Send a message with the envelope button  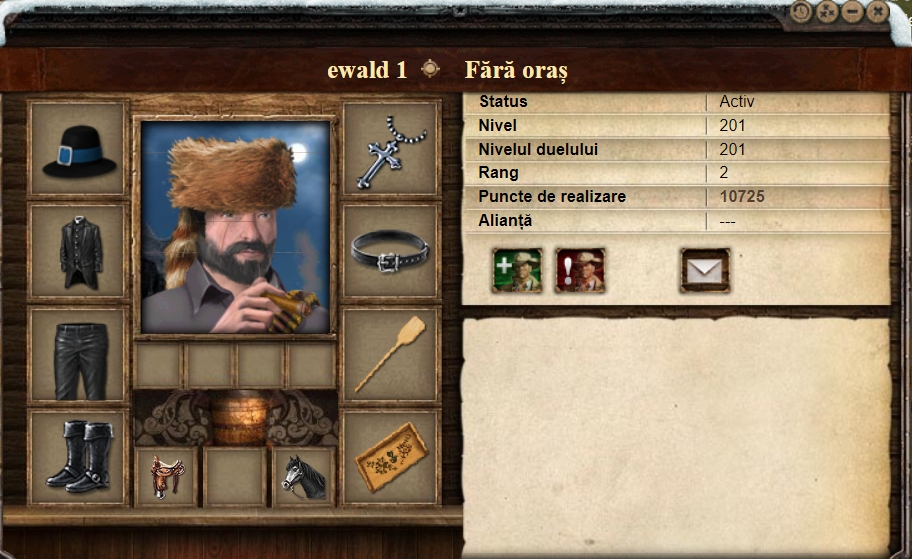tap(705, 271)
